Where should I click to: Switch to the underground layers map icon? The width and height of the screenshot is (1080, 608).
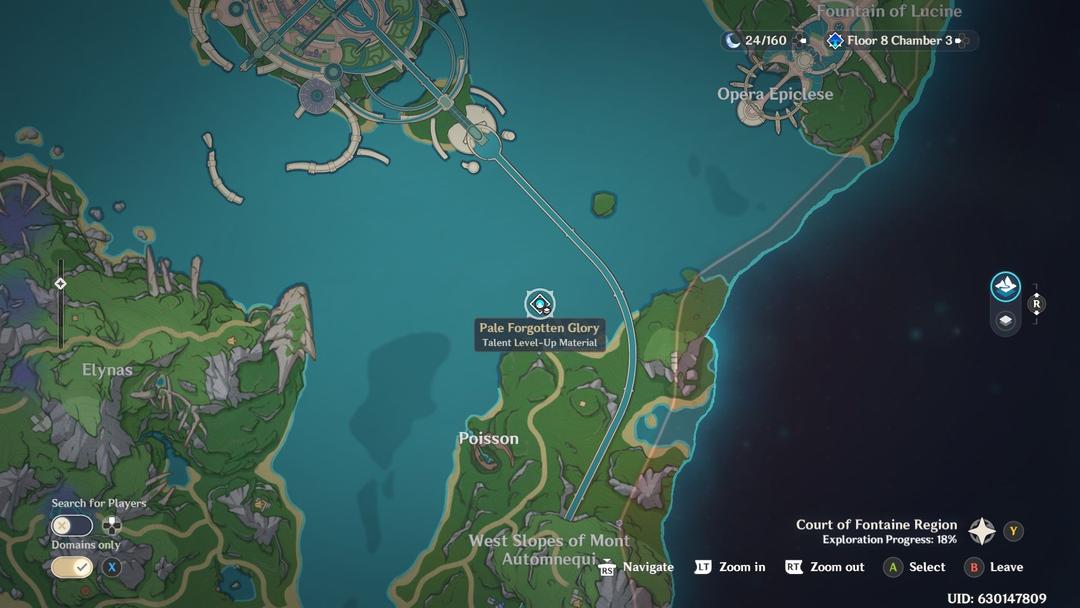tap(1005, 320)
